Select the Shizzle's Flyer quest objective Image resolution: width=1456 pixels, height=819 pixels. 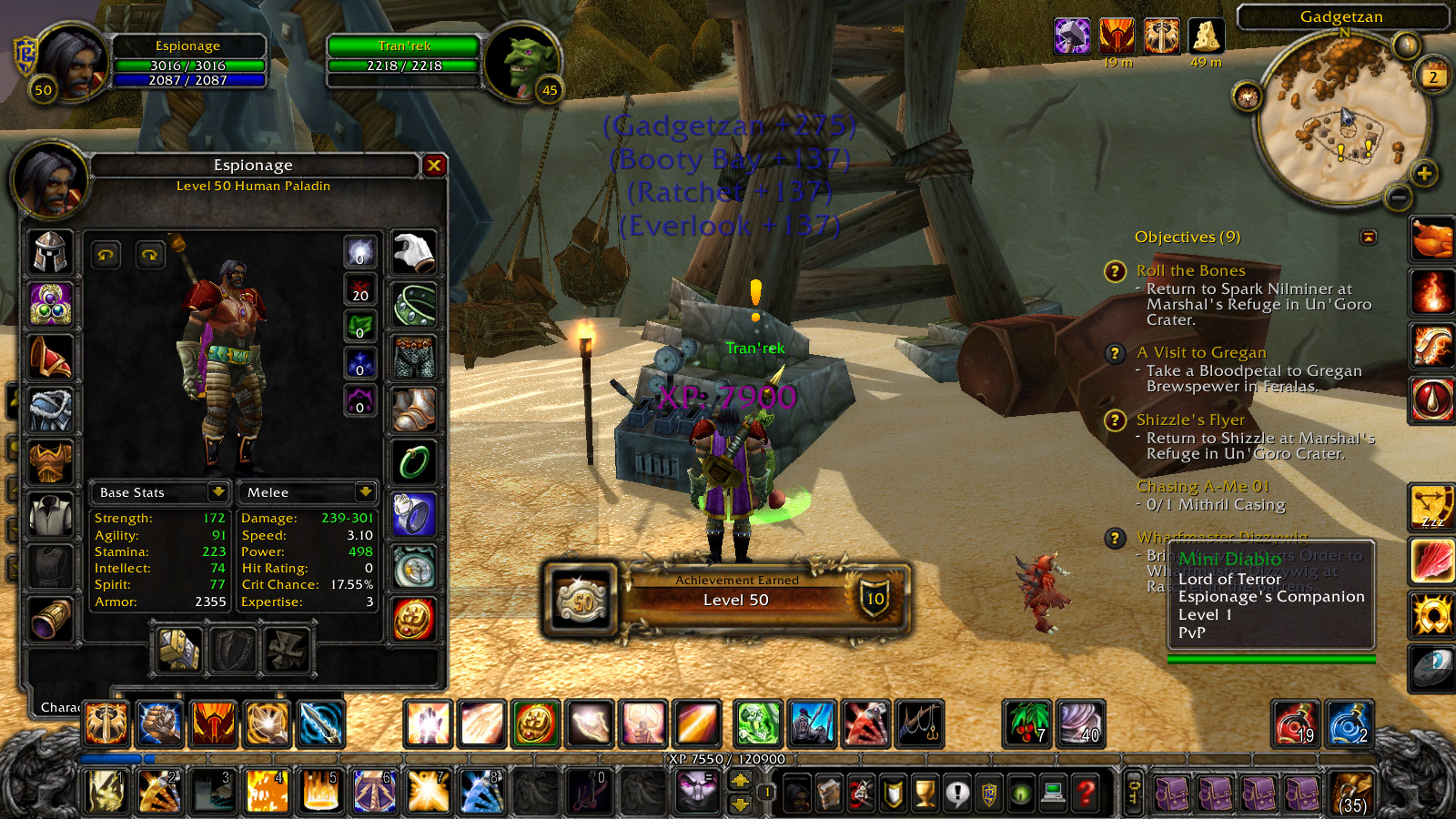1190,420
